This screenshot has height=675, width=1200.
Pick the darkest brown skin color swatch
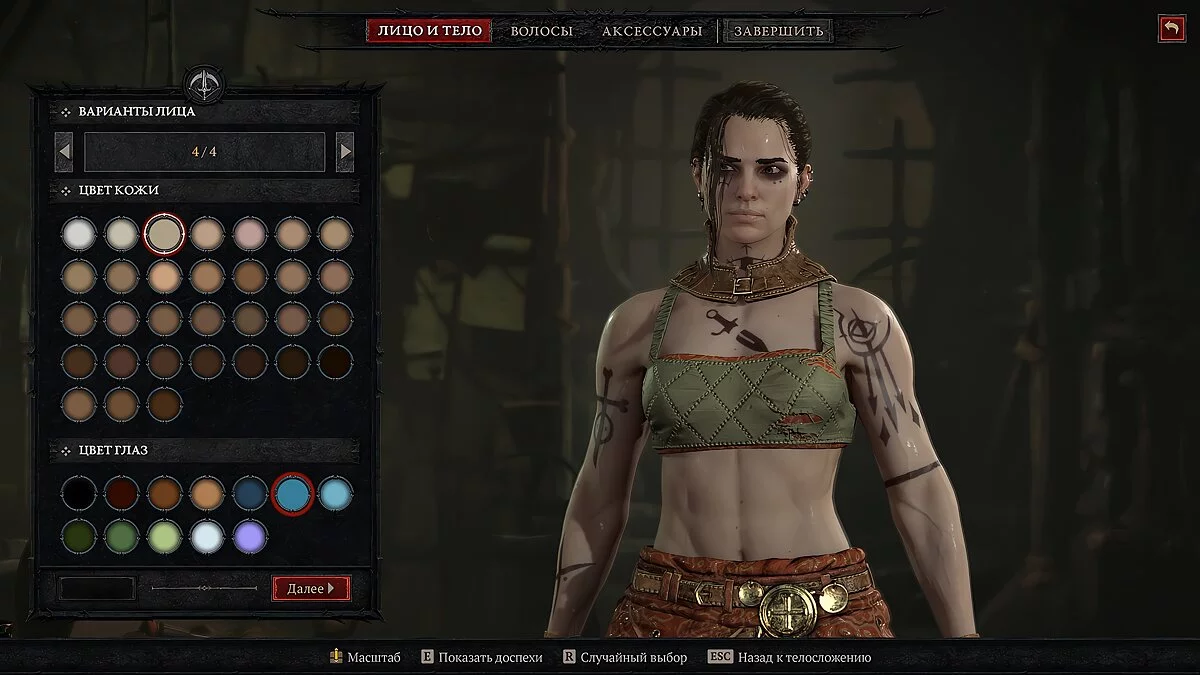tap(336, 361)
